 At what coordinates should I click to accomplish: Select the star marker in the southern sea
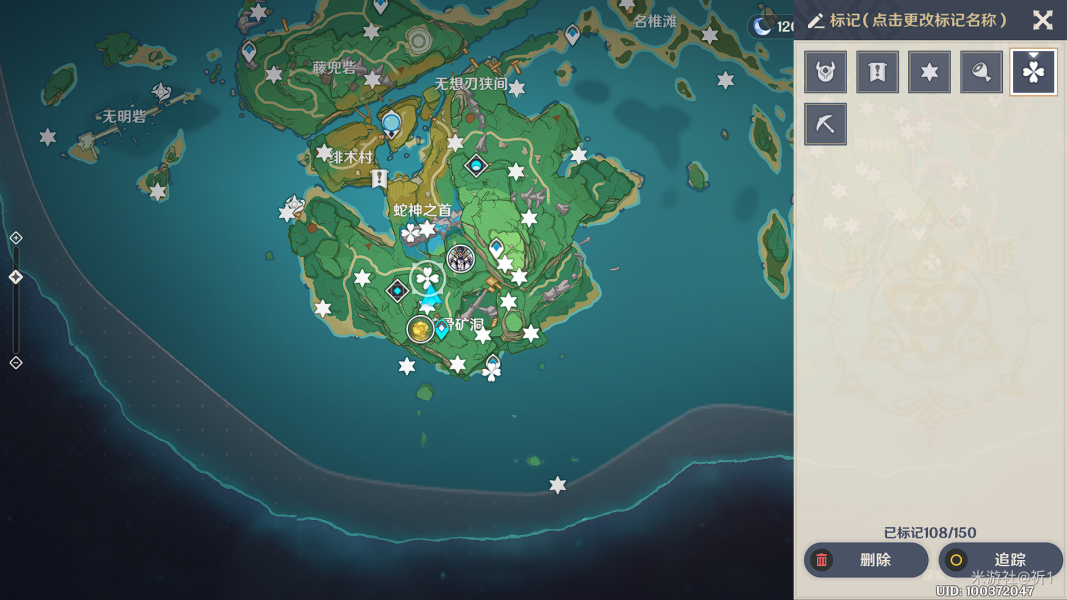[558, 486]
